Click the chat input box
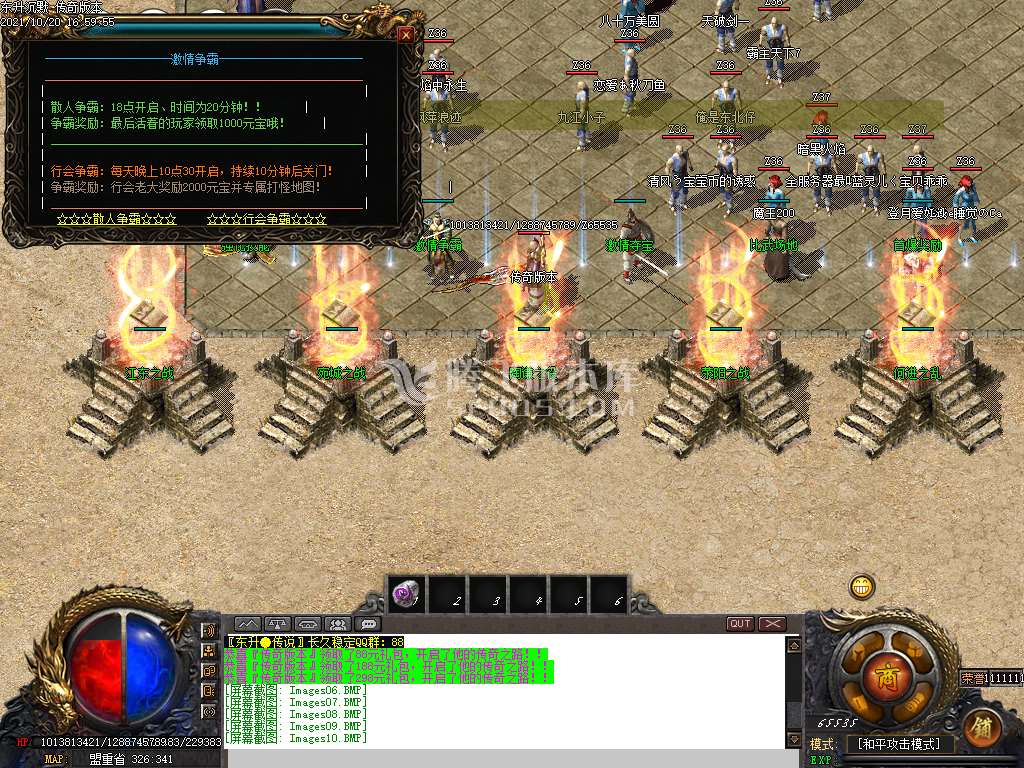Image resolution: width=1024 pixels, height=768 pixels. [500, 757]
